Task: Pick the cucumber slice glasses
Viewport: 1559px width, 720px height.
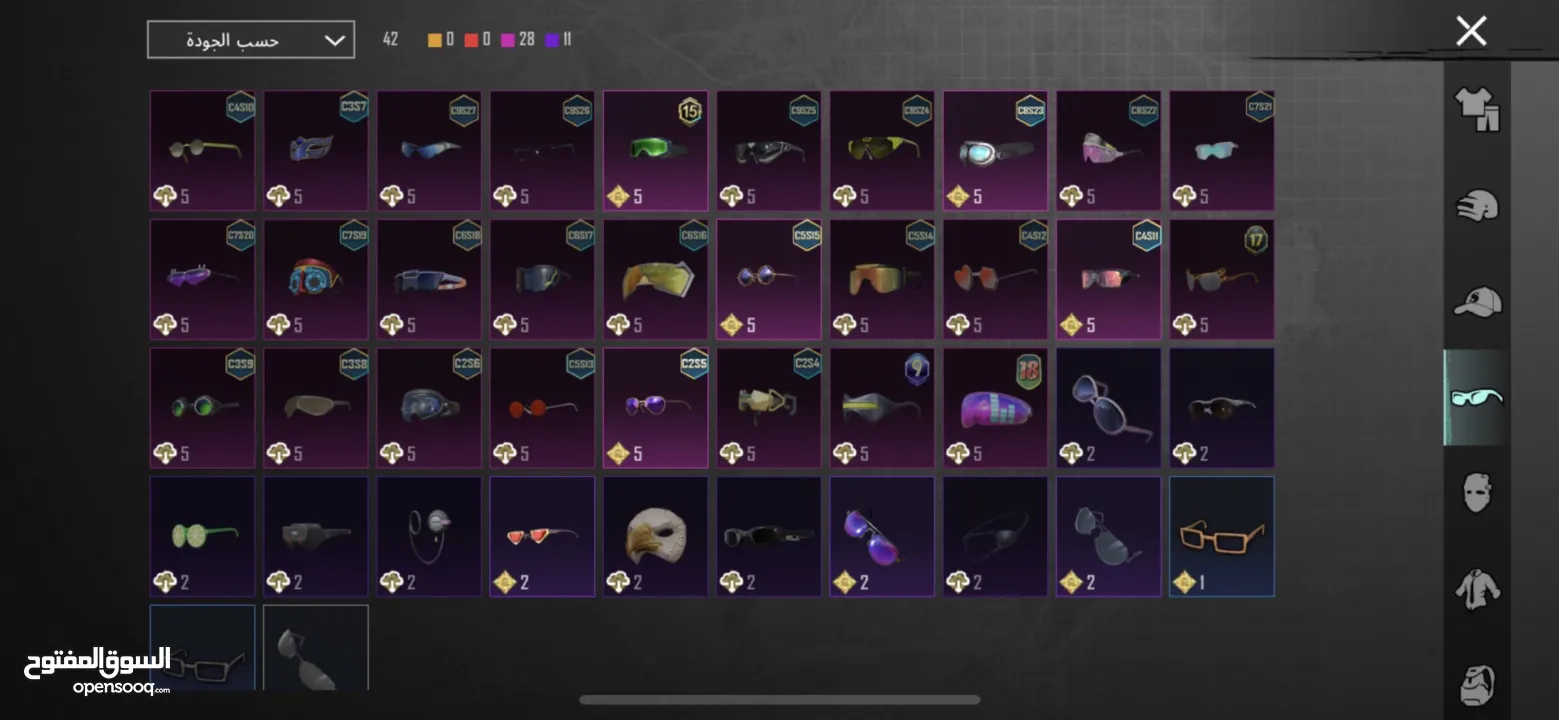Action: 202,536
